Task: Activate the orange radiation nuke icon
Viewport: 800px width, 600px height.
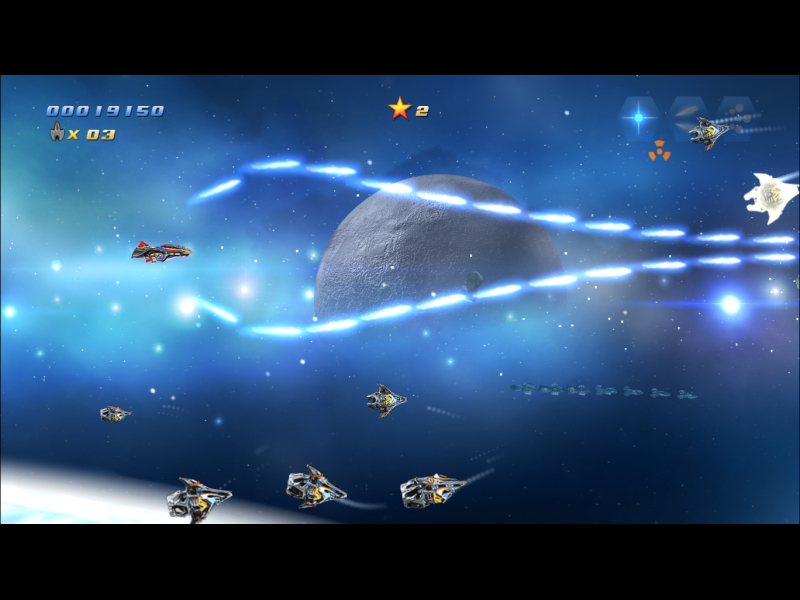Action: pos(659,151)
